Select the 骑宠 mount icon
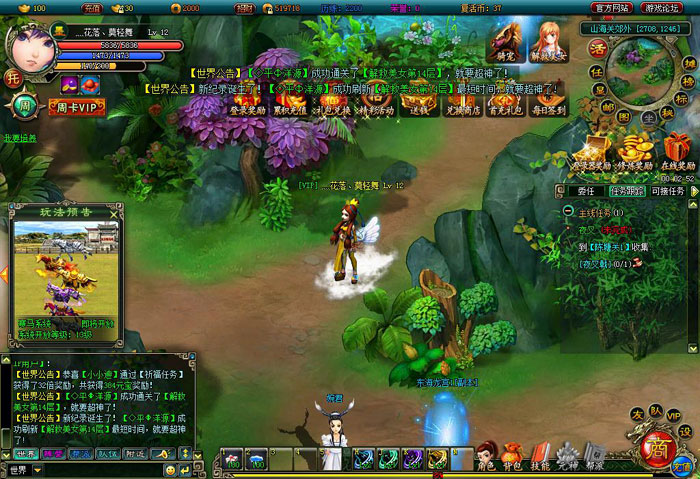 (x=504, y=43)
